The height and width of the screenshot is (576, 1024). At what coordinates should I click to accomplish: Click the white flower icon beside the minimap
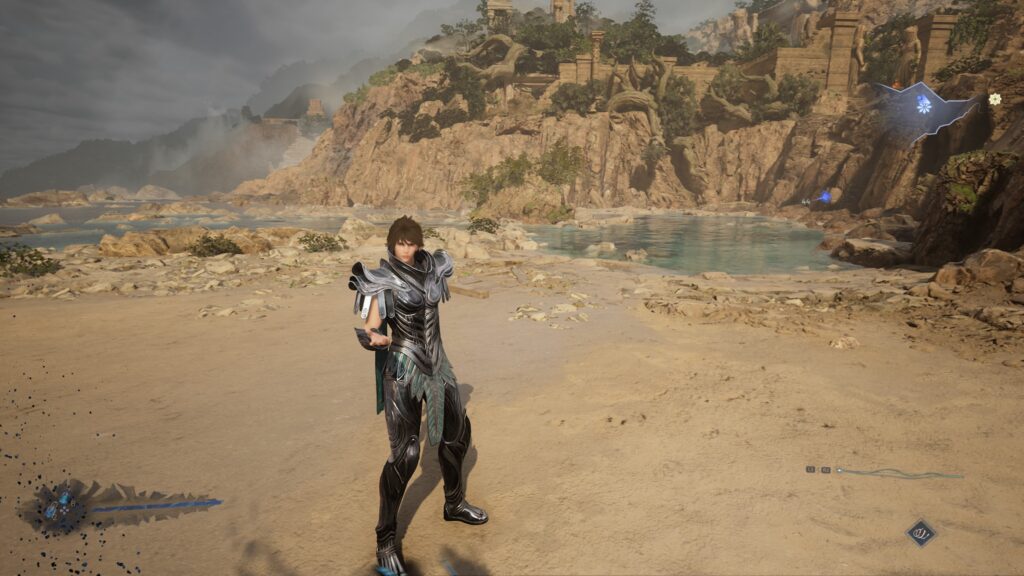coord(994,98)
